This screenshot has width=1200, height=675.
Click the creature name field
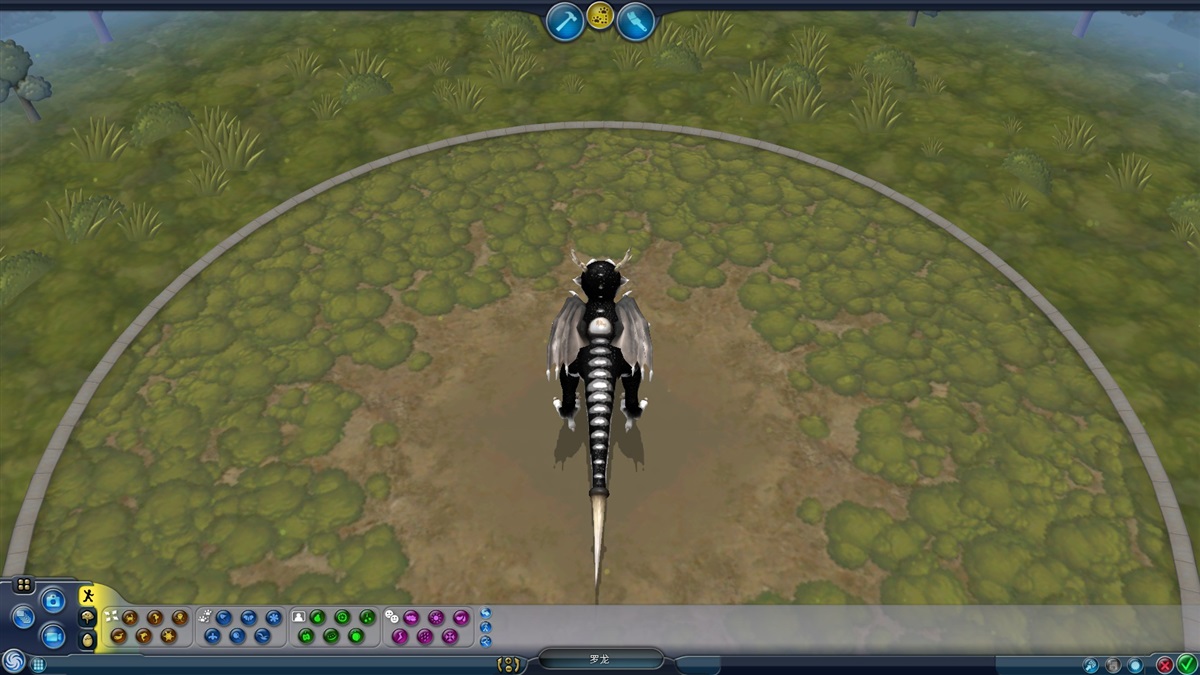tap(600, 660)
